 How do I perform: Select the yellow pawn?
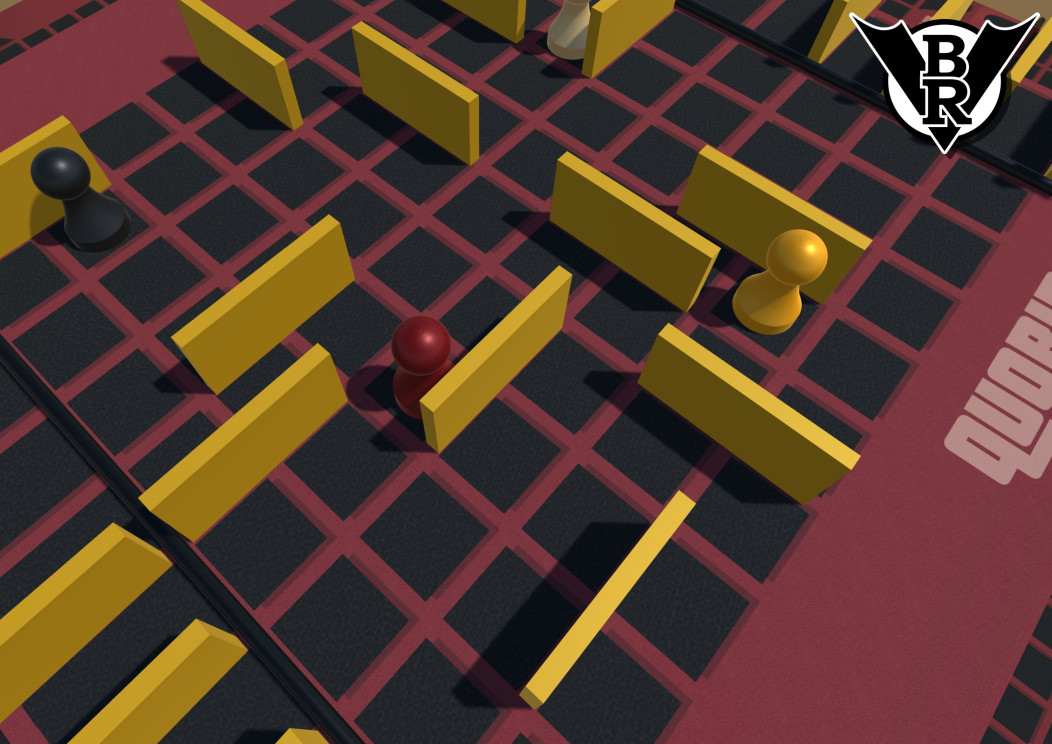pos(781,283)
